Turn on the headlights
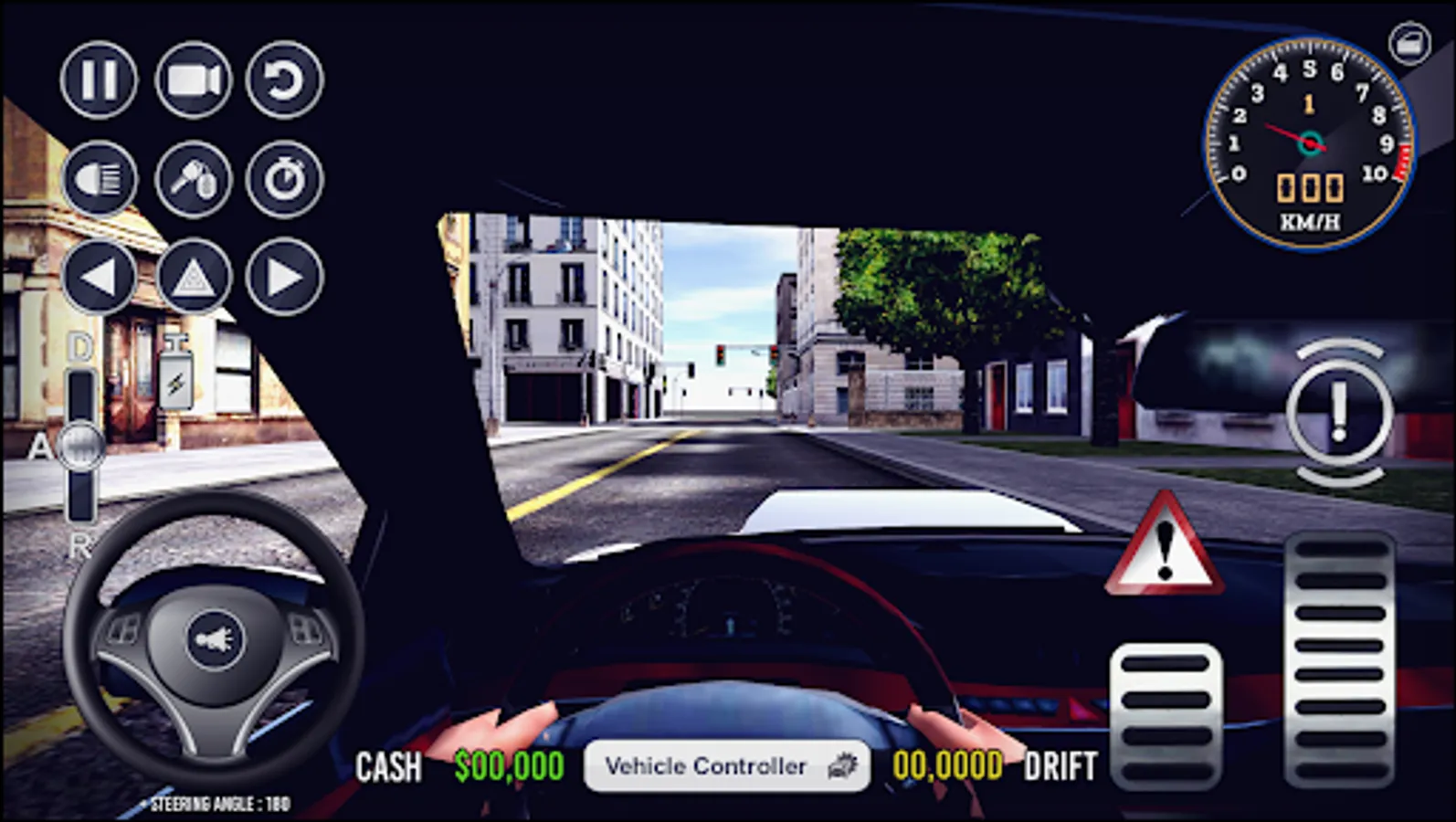 100,179
